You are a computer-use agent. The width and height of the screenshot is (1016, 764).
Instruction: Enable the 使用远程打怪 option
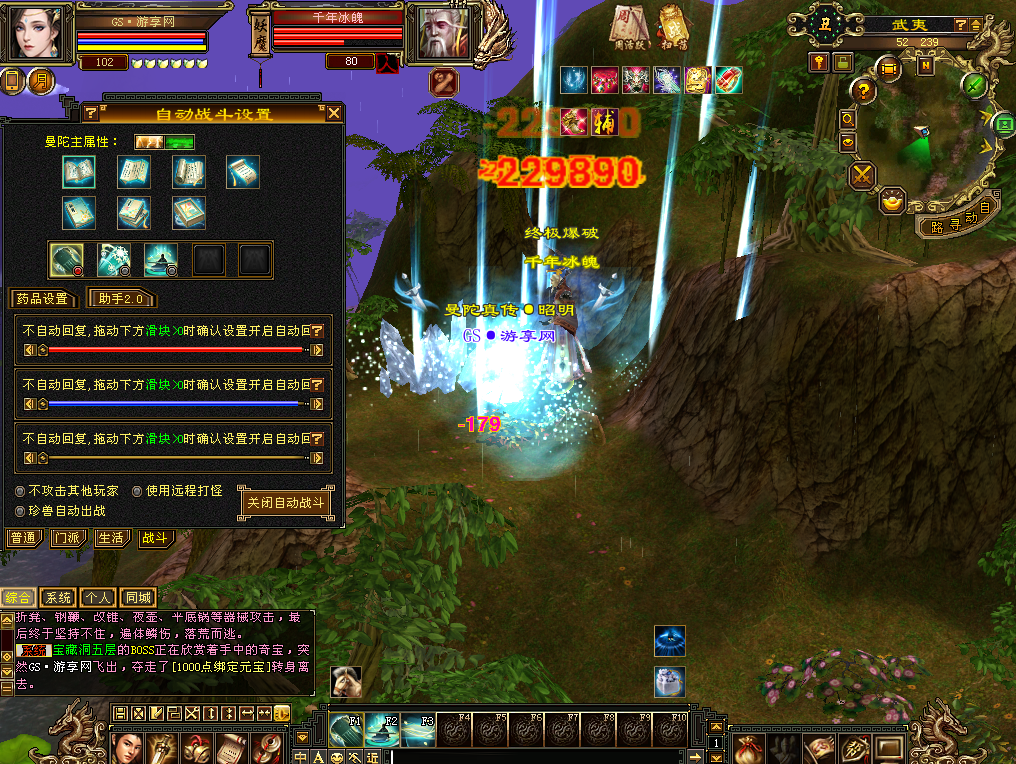137,491
